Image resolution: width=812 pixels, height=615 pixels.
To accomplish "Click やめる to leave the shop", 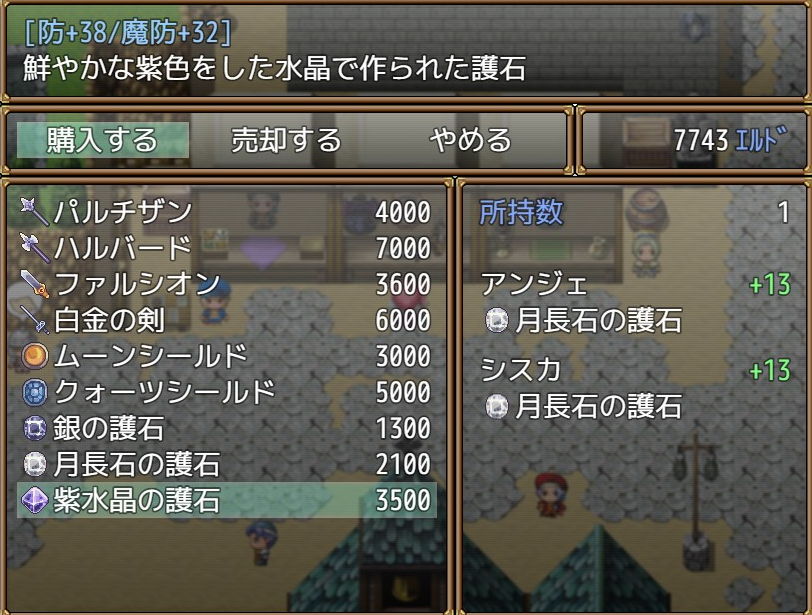I will tap(470, 140).
